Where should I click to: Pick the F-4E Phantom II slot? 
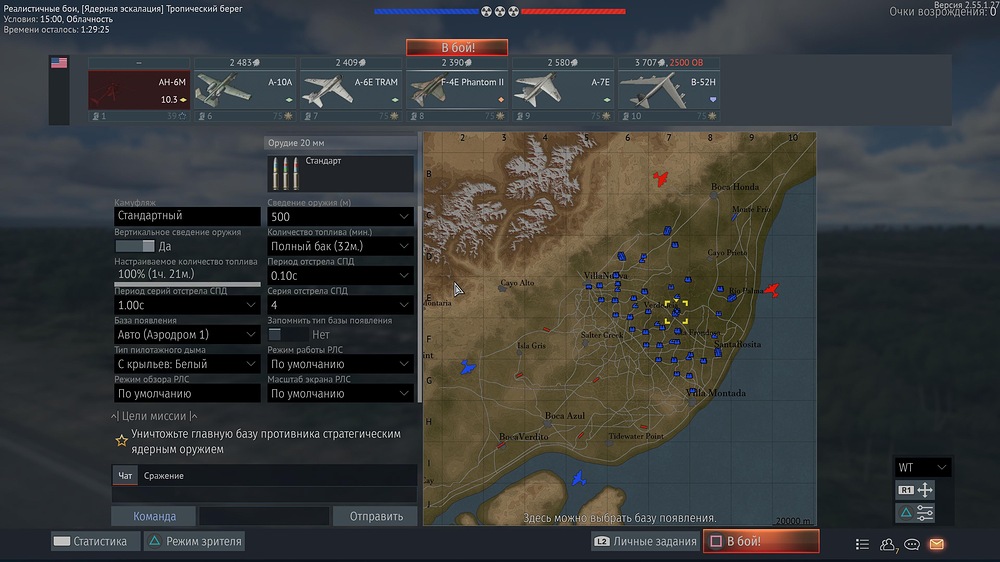pyautogui.click(x=457, y=90)
